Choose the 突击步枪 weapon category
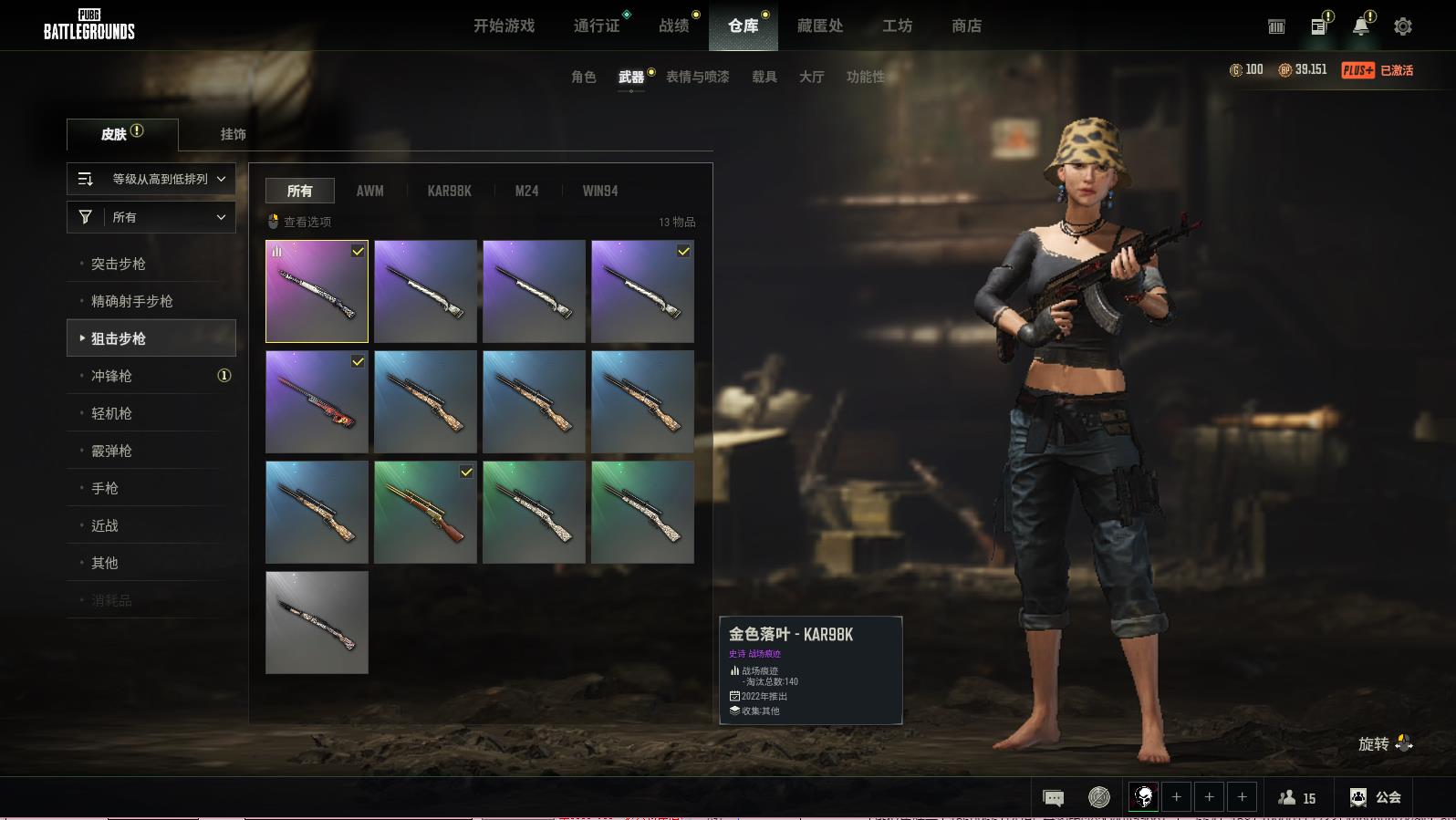 [119, 264]
